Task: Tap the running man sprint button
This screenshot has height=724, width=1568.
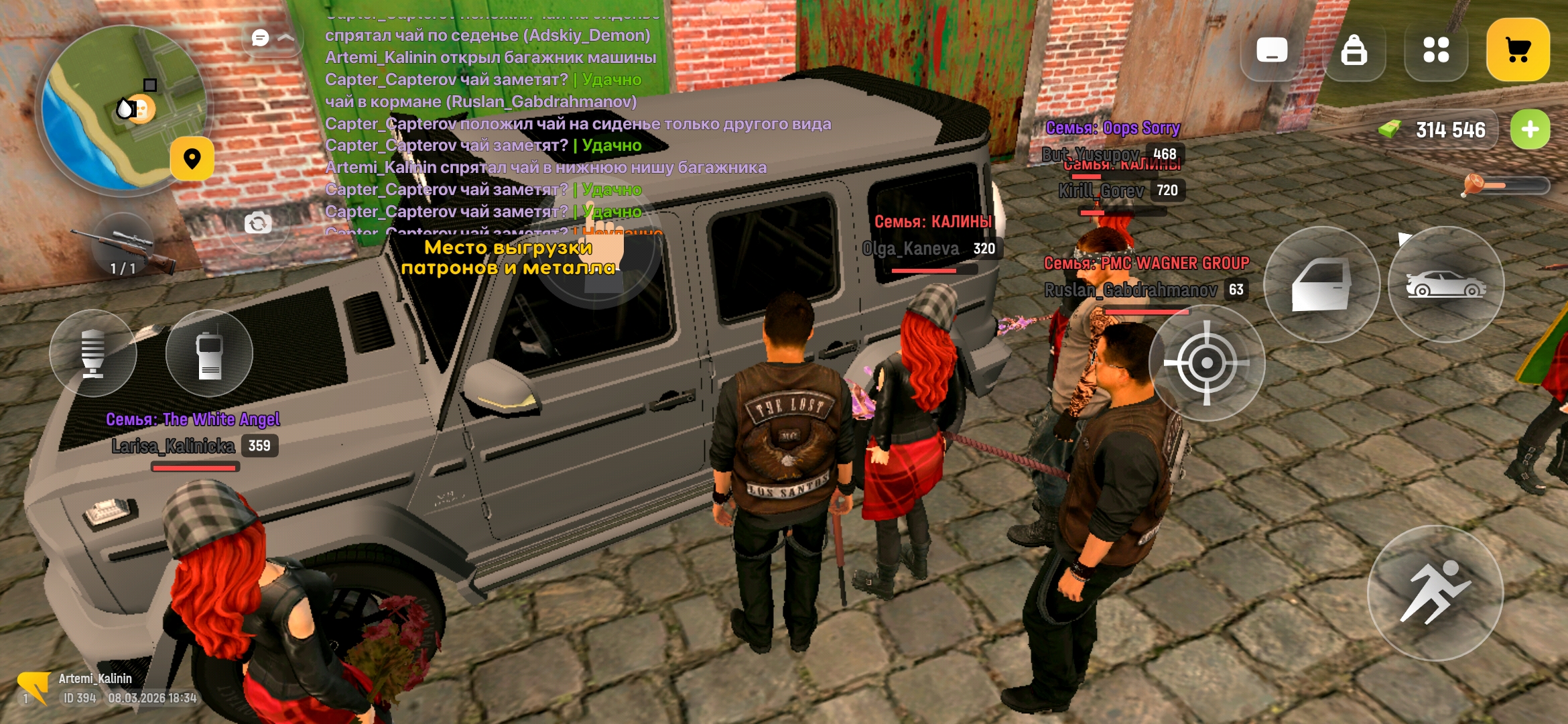Action: [x=1435, y=593]
